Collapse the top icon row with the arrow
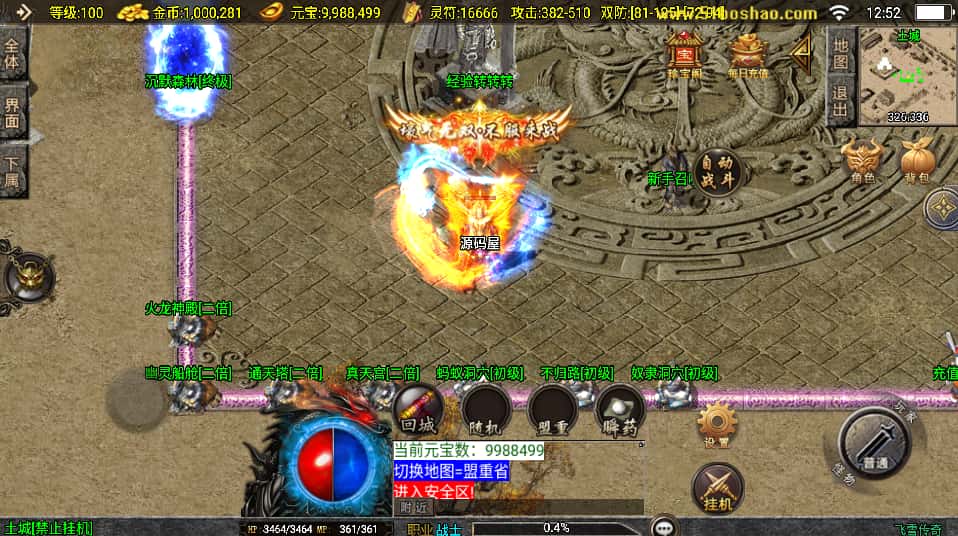 pos(801,53)
